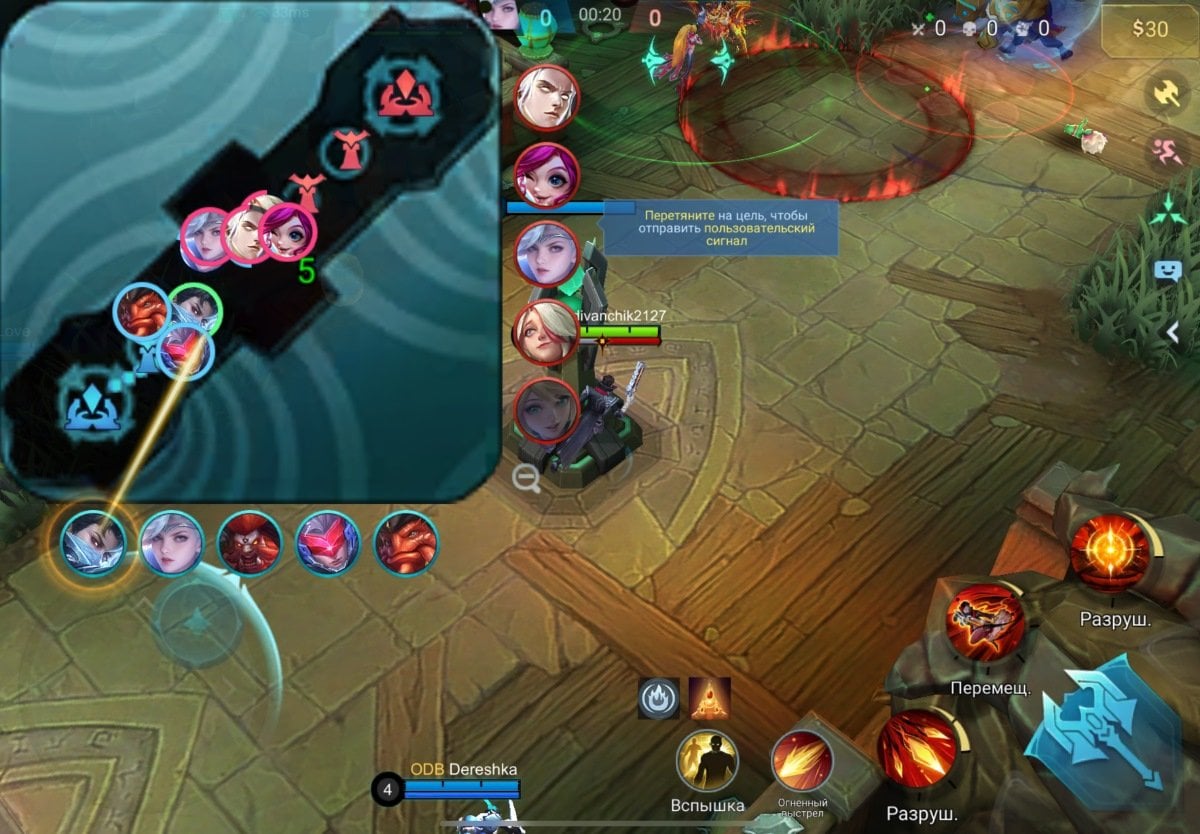Activate the Огненный выстрел spell

(x=802, y=762)
